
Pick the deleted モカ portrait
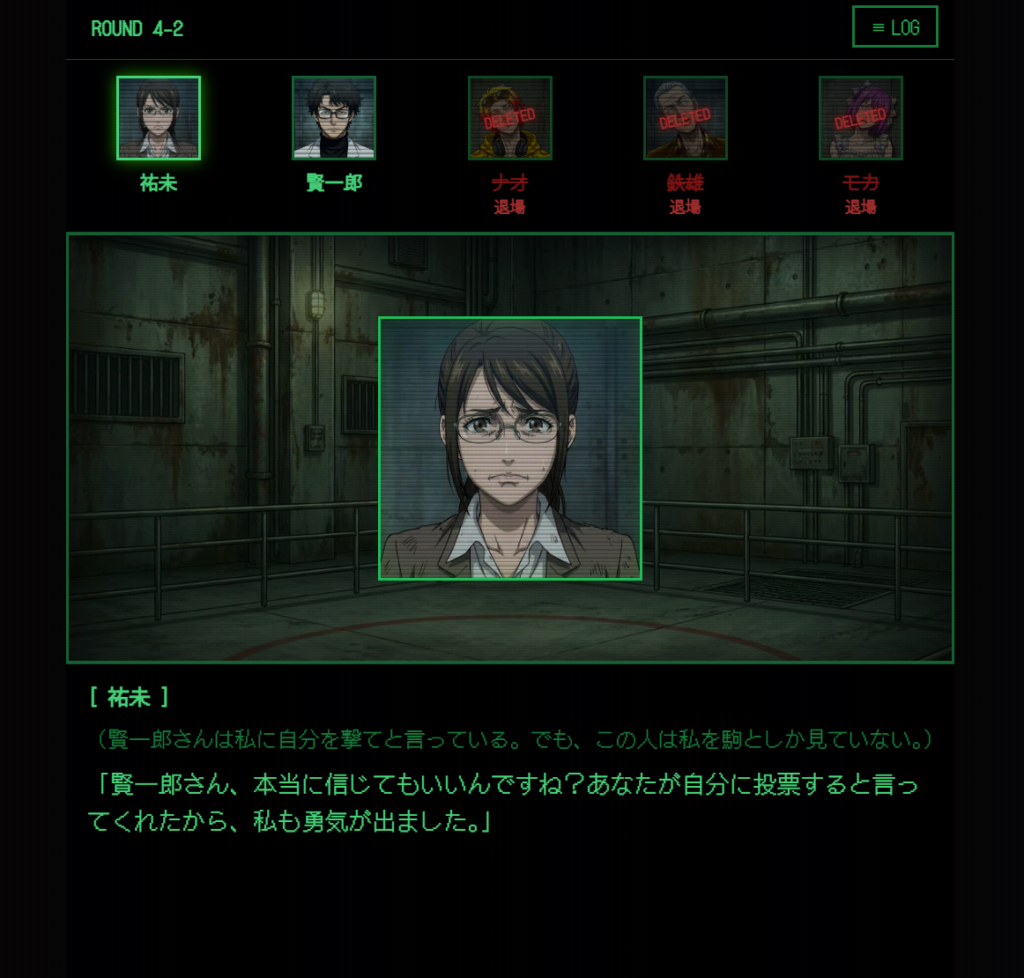coord(861,118)
